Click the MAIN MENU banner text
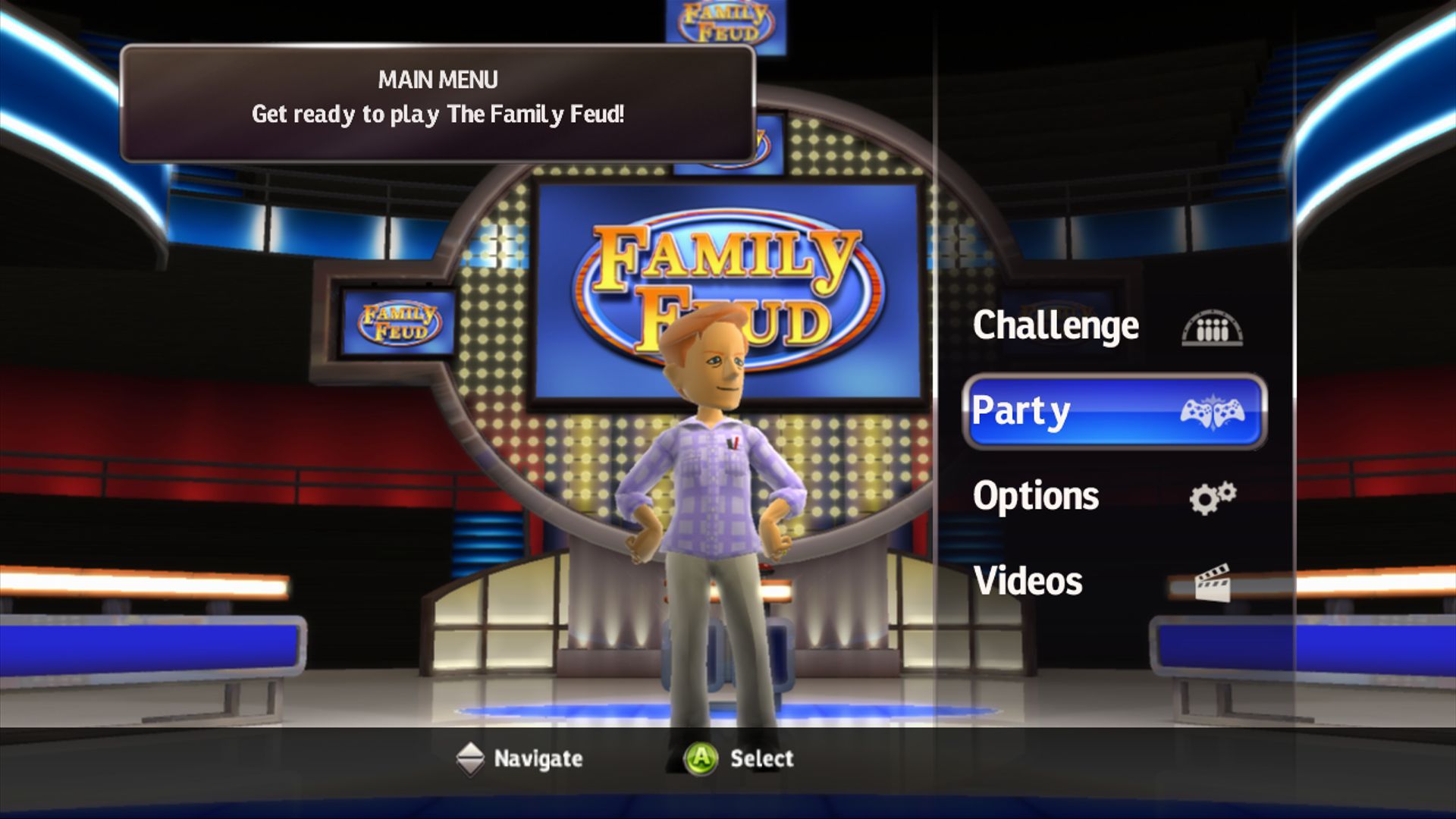This screenshot has width=1456, height=819. [438, 78]
